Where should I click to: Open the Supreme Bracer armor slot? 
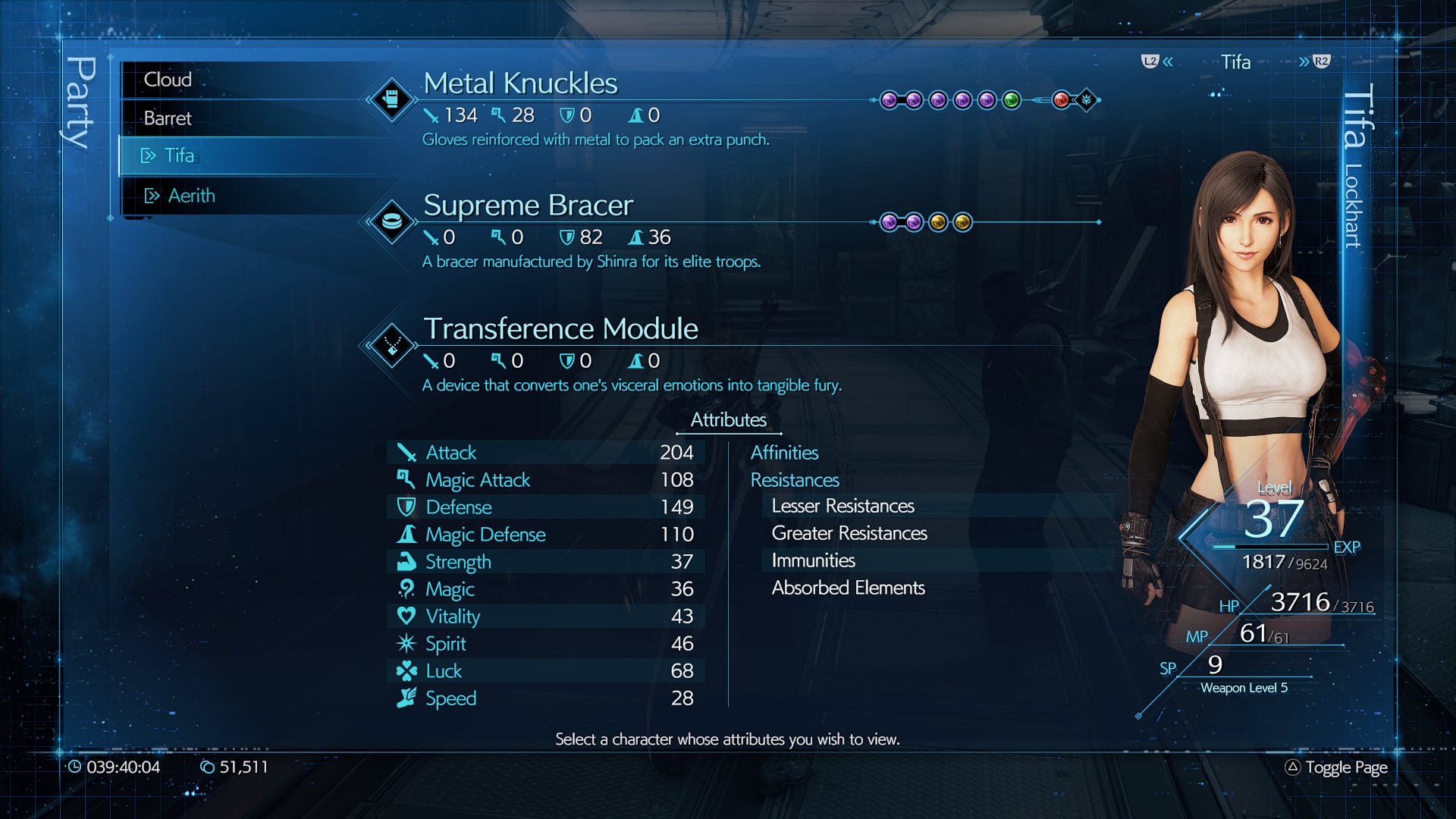(x=528, y=206)
